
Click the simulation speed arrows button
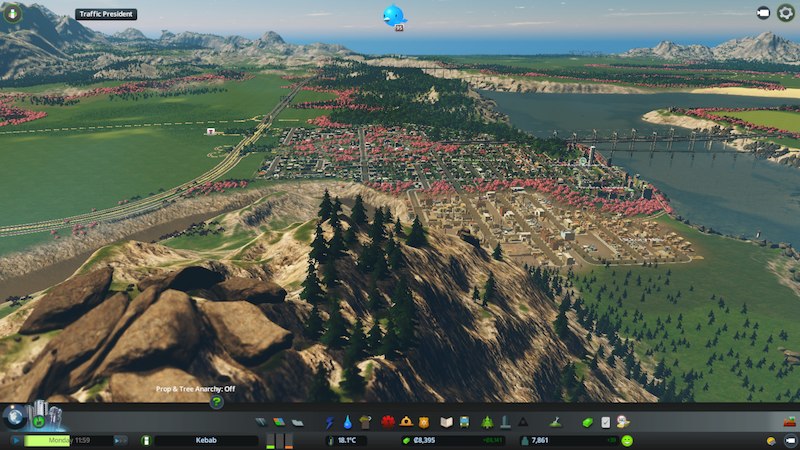tap(120, 440)
